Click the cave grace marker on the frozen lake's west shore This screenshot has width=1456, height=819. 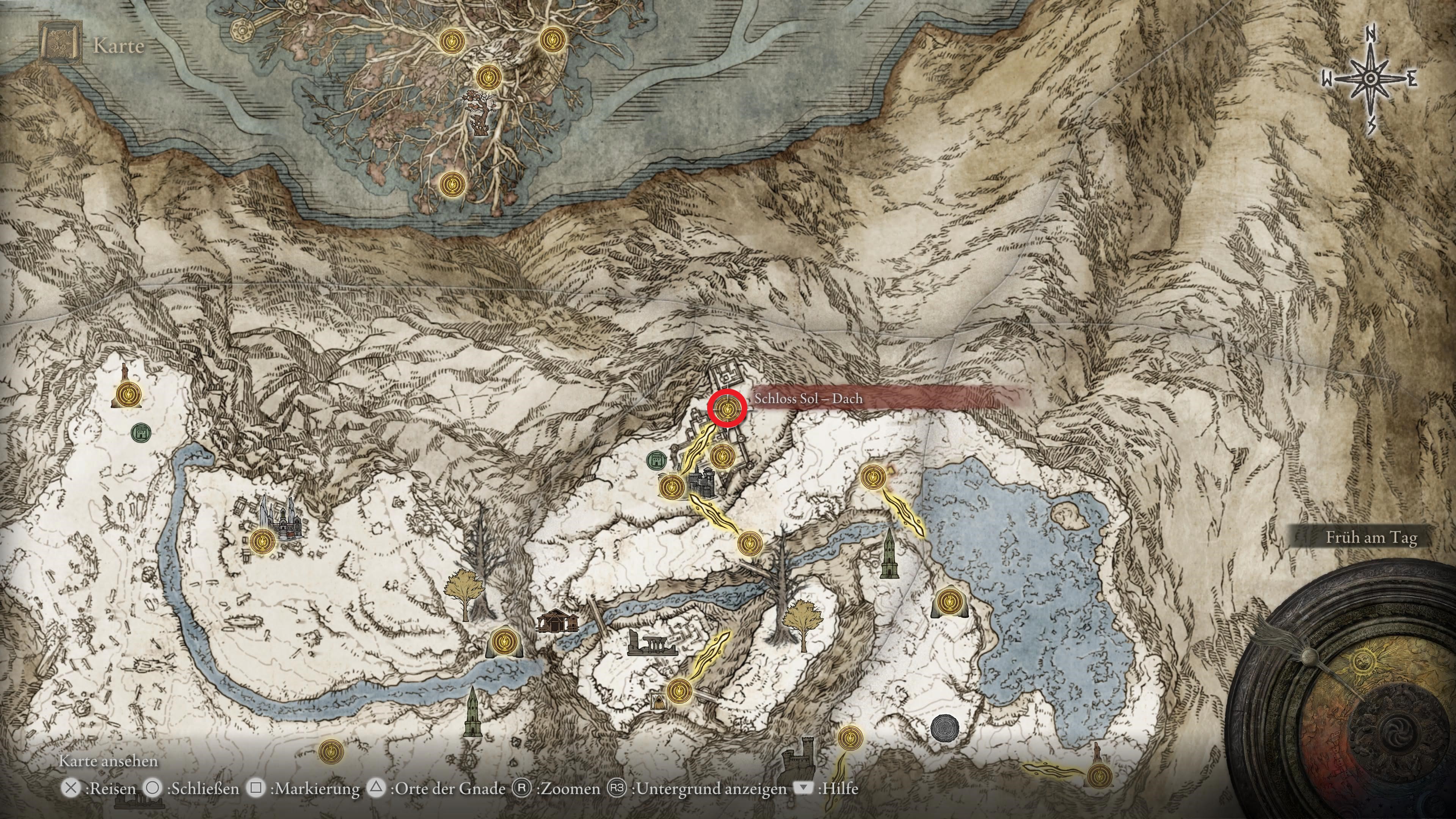pos(949,601)
